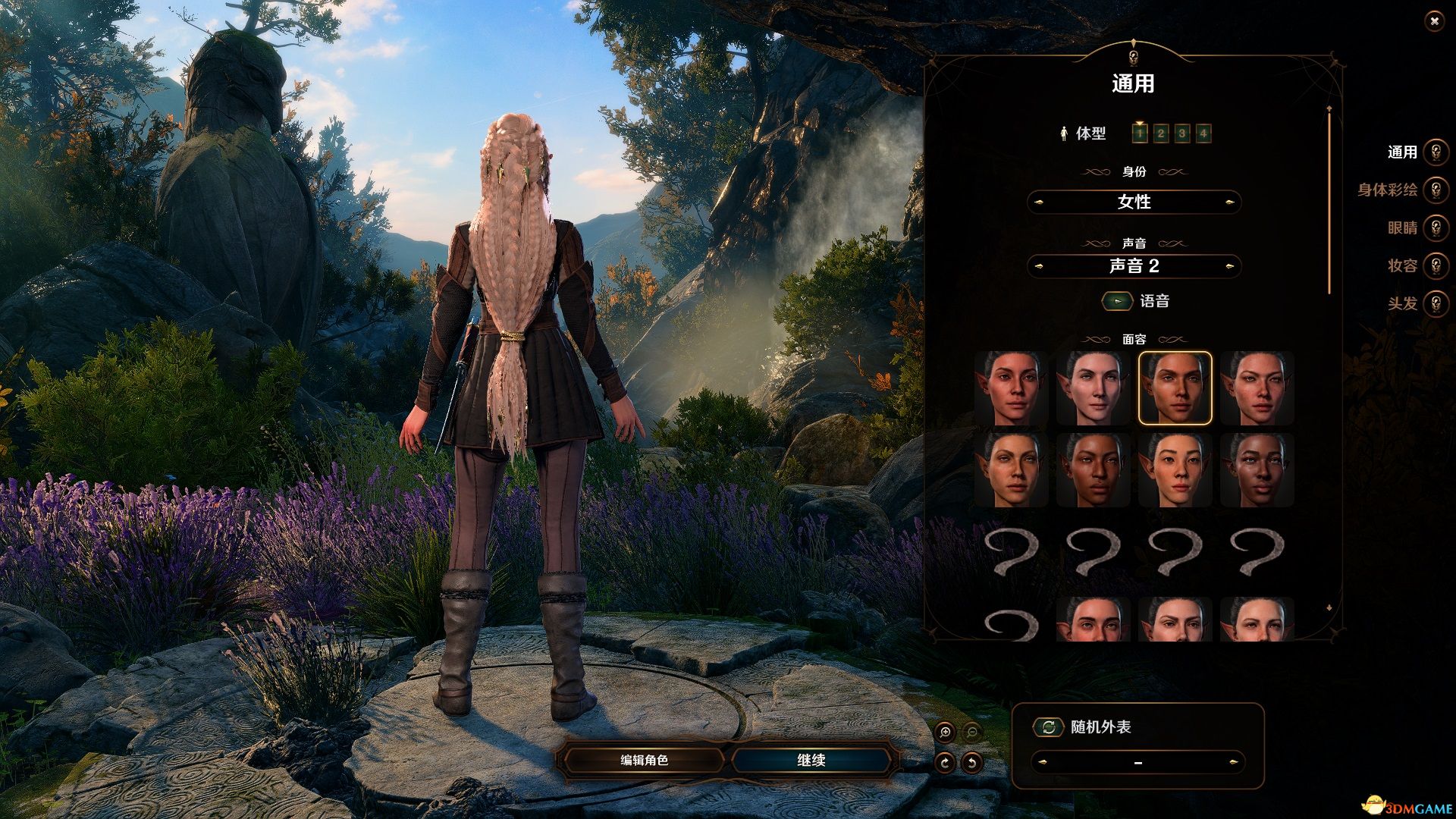Advance to the next voice after 声音 2
Screen dimensions: 1456x819
[1229, 266]
